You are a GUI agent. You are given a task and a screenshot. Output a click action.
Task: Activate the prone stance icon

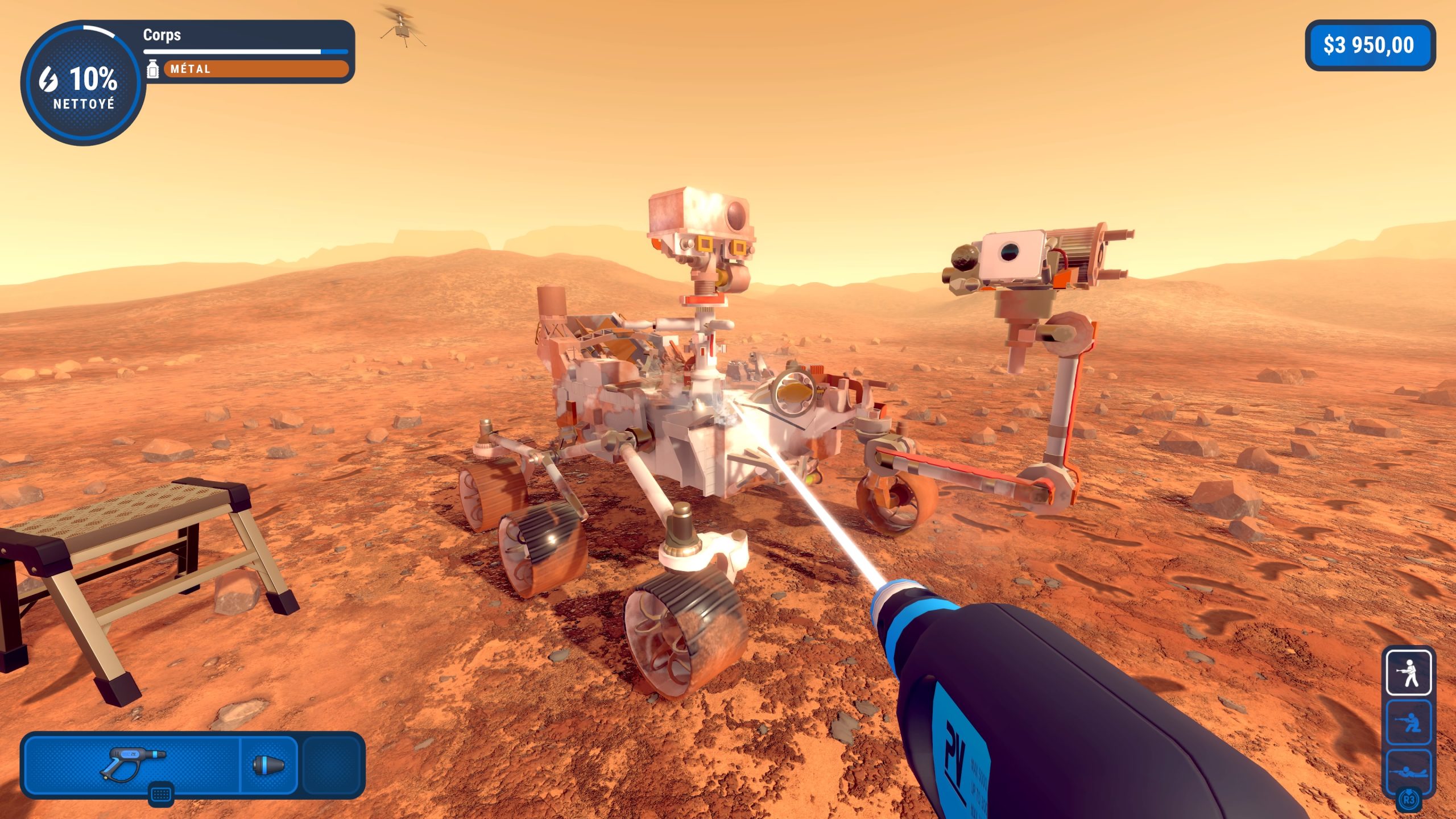point(1408,770)
